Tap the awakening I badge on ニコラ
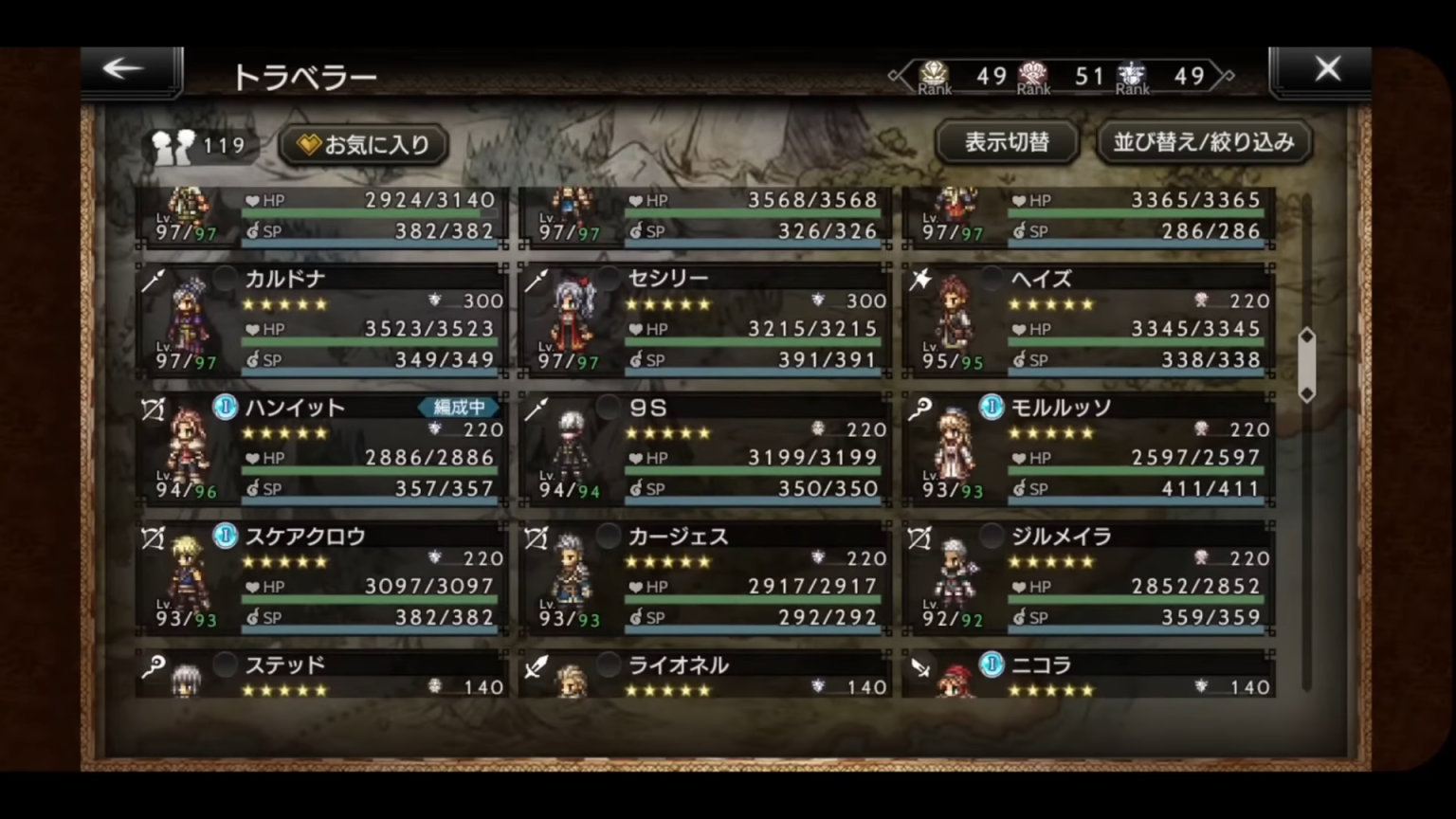Image resolution: width=1456 pixels, height=819 pixels. [991, 665]
